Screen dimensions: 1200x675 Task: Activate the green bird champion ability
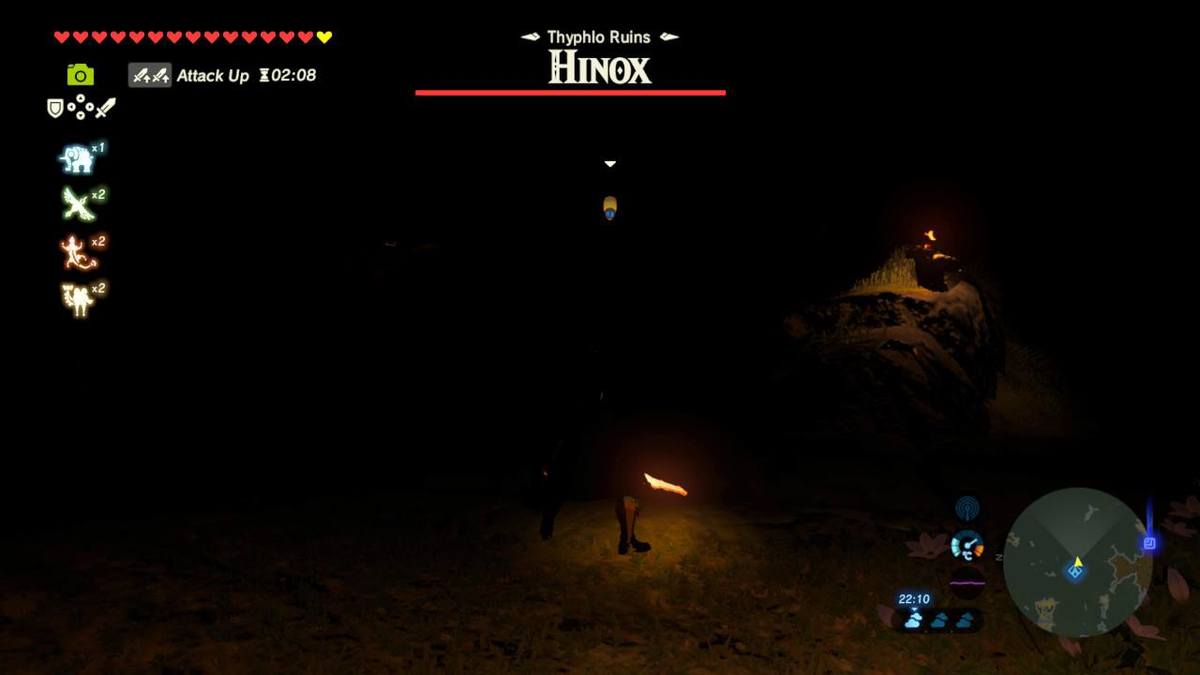point(77,204)
